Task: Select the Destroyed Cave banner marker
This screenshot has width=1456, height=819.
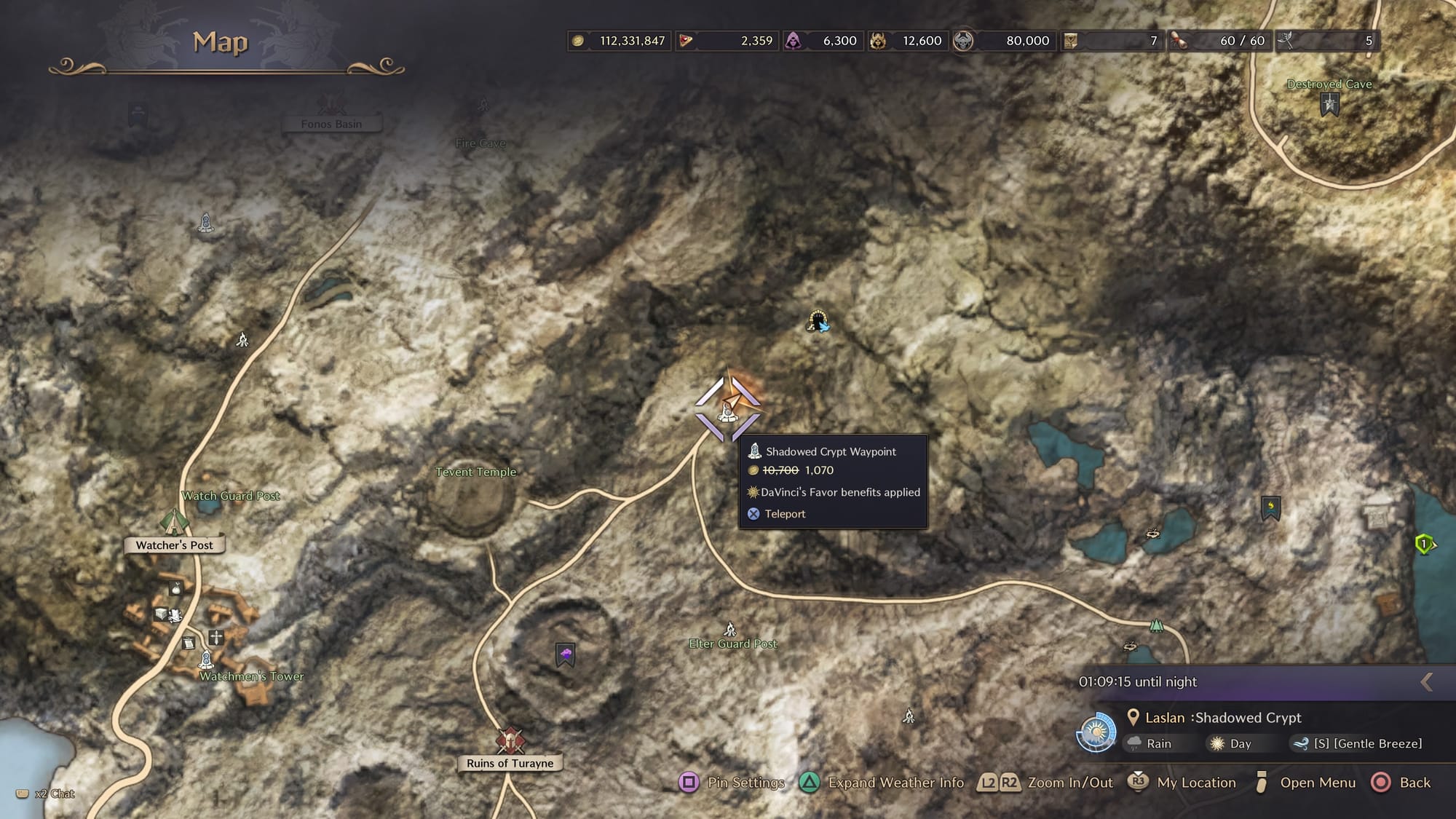Action: pyautogui.click(x=1330, y=106)
